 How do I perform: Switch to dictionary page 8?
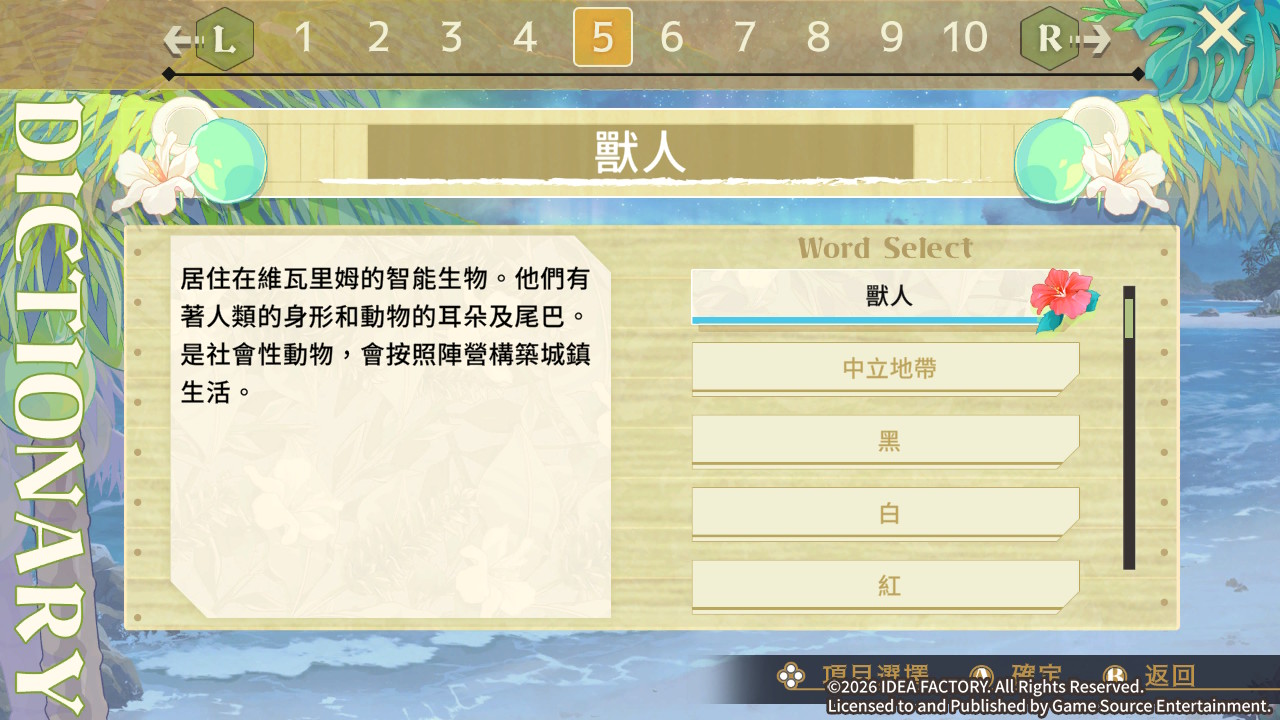click(818, 38)
